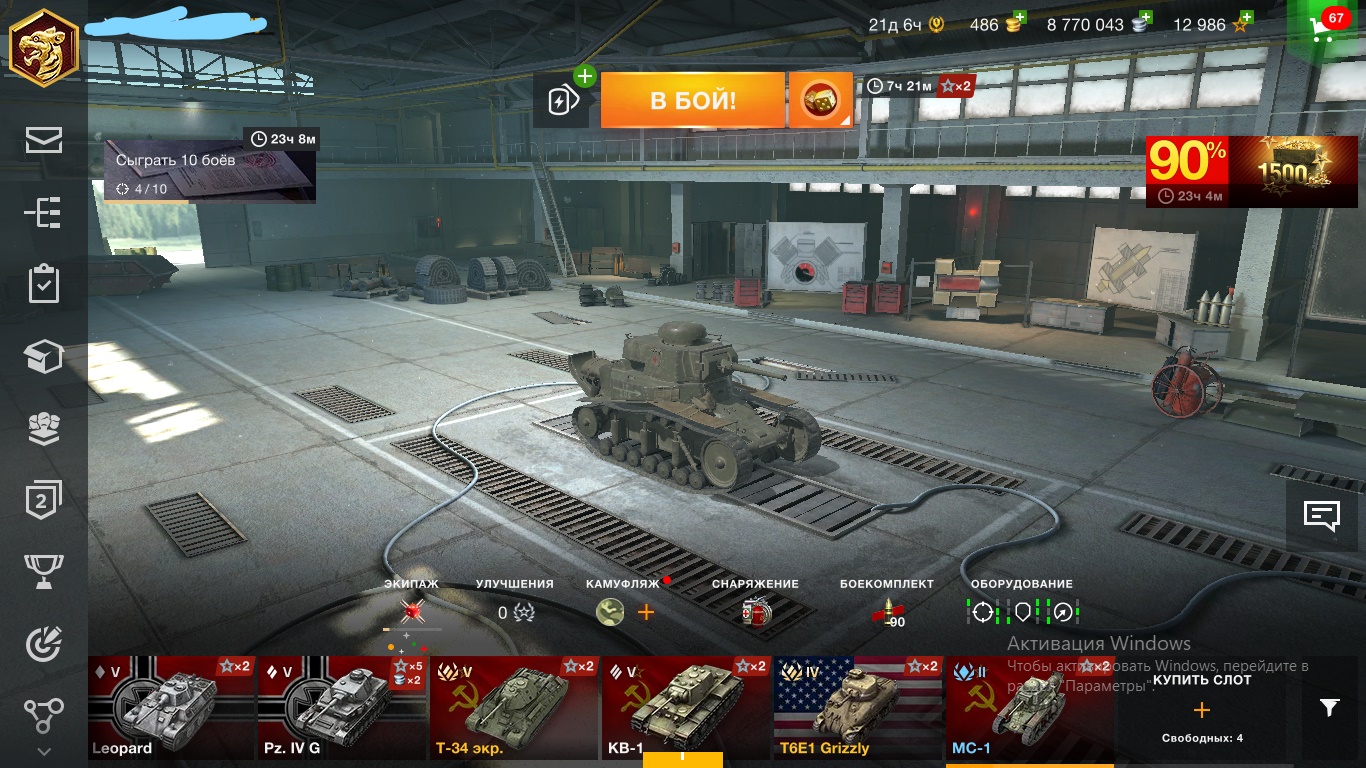This screenshot has width=1366, height=768.
Task: Open the tournaments trophy icon
Action: click(44, 571)
